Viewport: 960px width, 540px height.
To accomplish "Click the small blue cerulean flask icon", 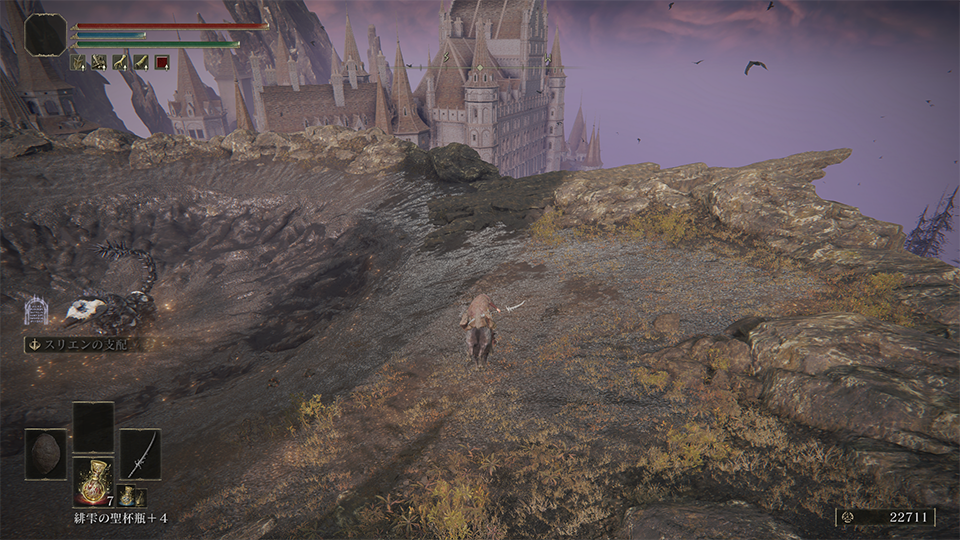I will tap(128, 495).
